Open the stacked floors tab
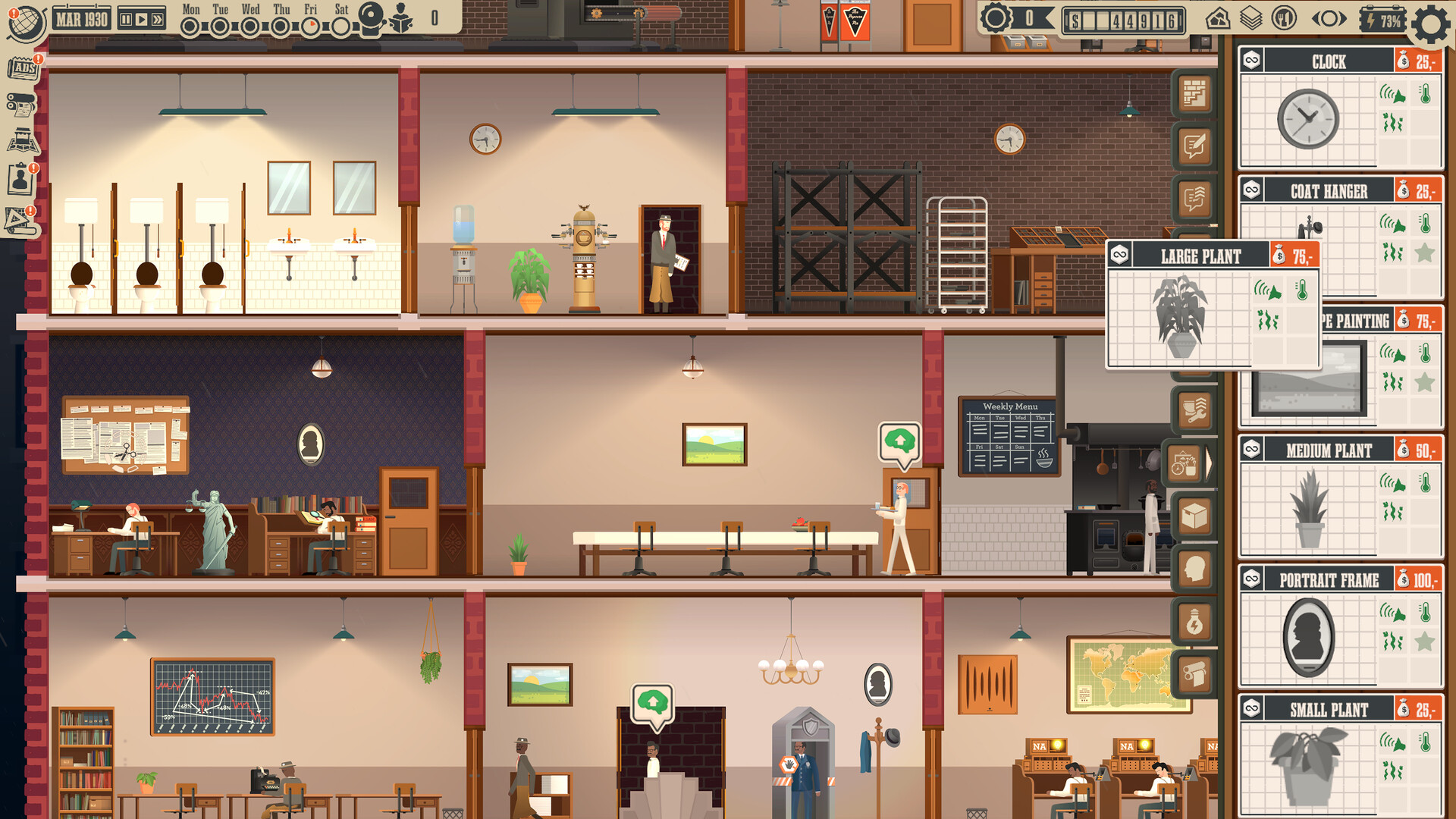The width and height of the screenshot is (1456, 819). (1250, 17)
